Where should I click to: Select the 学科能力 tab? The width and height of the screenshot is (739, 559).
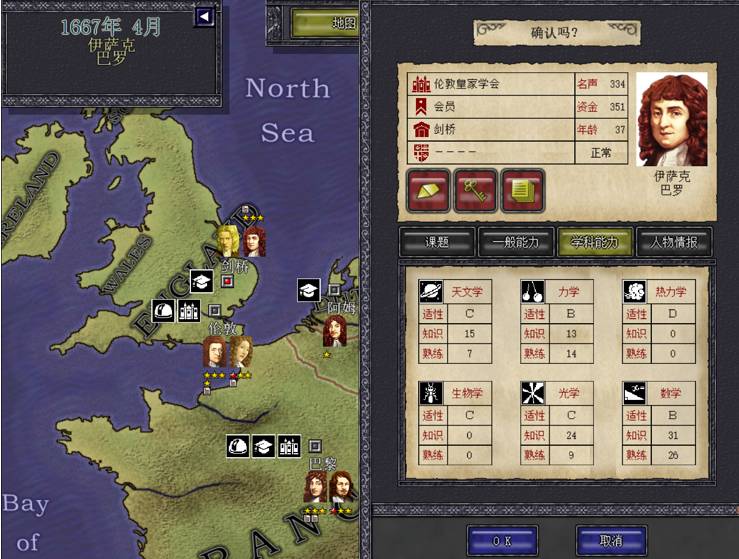tap(594, 242)
